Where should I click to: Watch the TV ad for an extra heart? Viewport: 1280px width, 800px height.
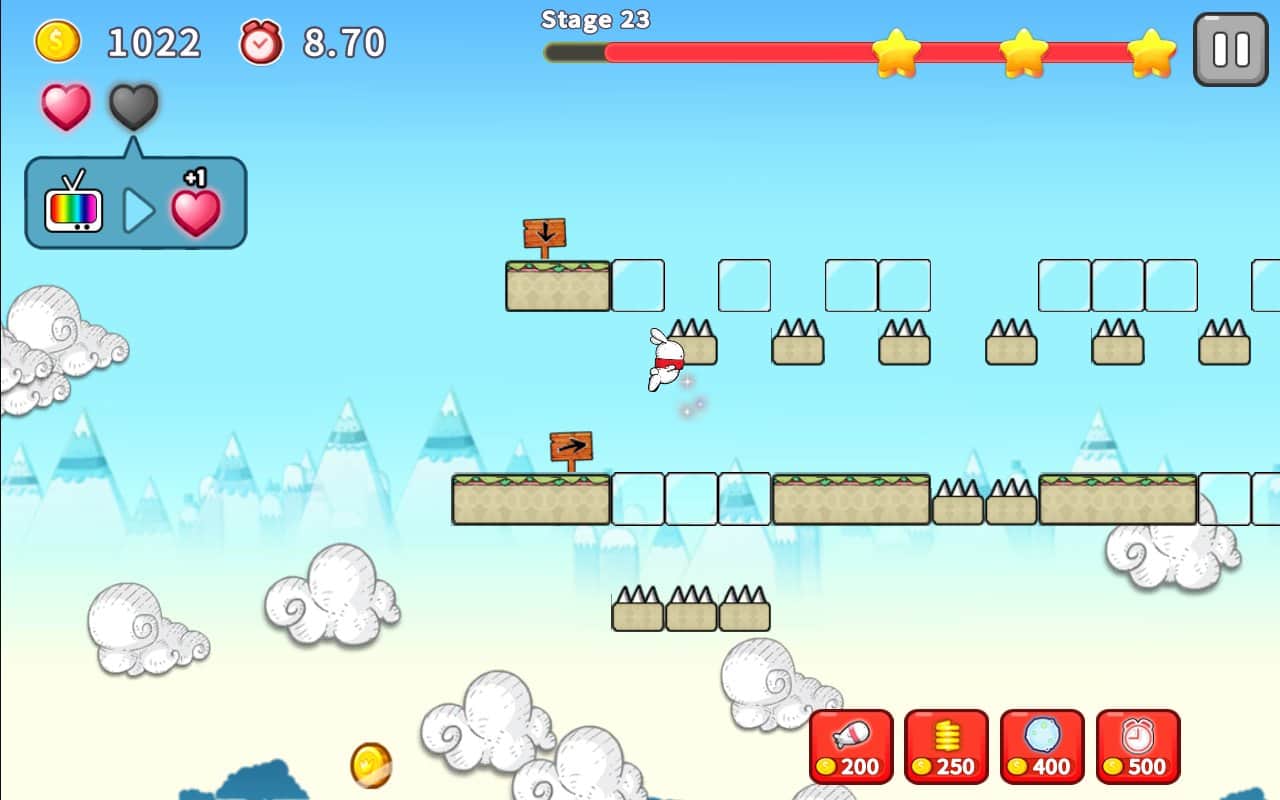click(x=136, y=204)
